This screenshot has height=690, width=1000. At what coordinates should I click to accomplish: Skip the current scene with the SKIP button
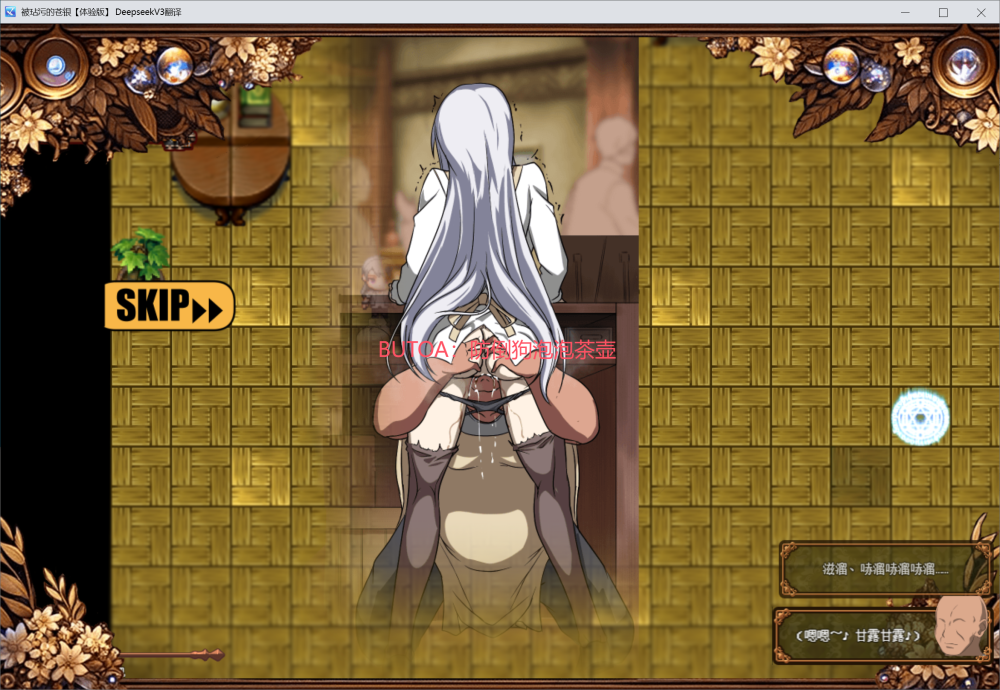point(169,306)
